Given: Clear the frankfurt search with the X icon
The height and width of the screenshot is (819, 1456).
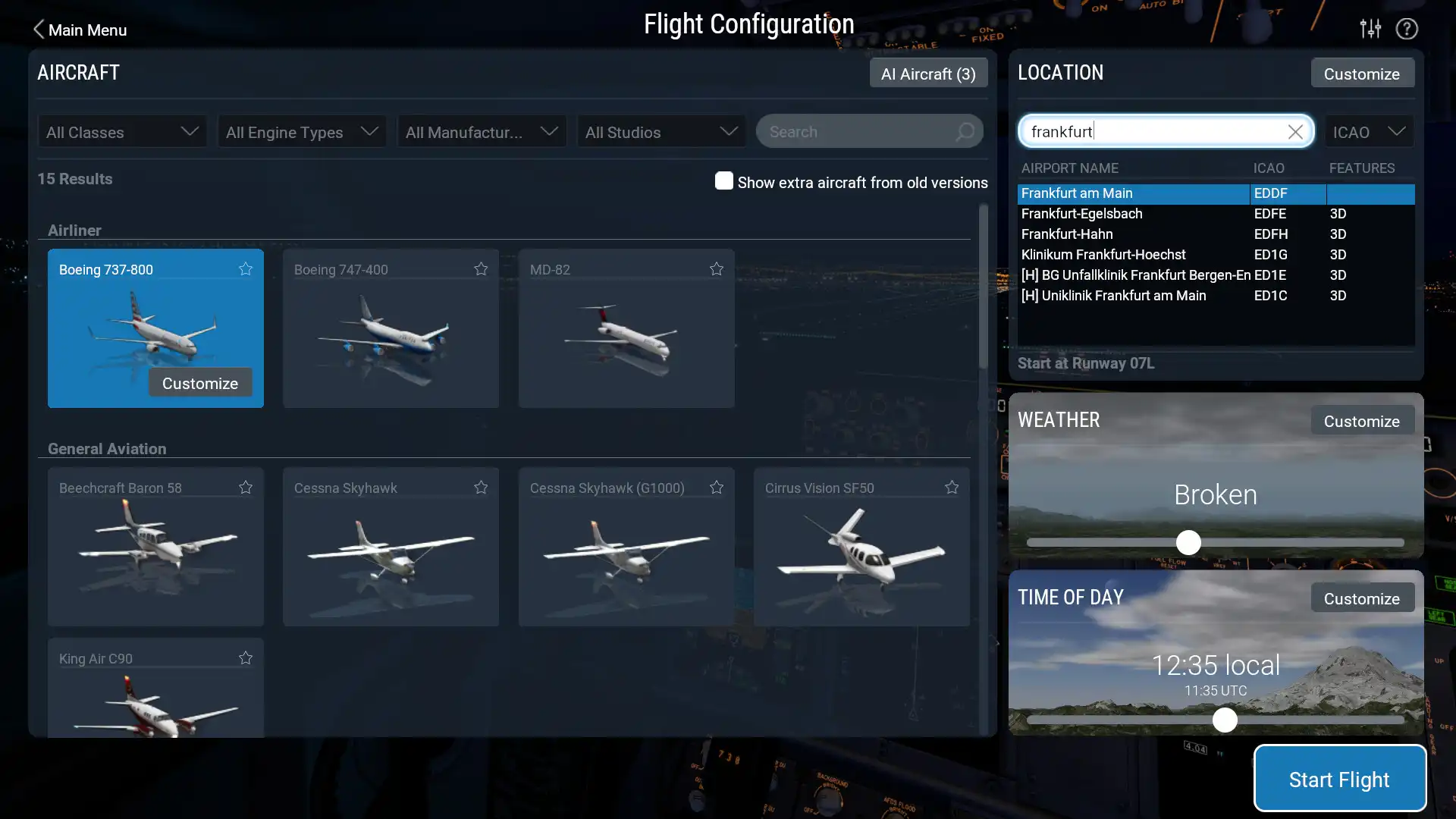Looking at the screenshot, I should 1294,131.
